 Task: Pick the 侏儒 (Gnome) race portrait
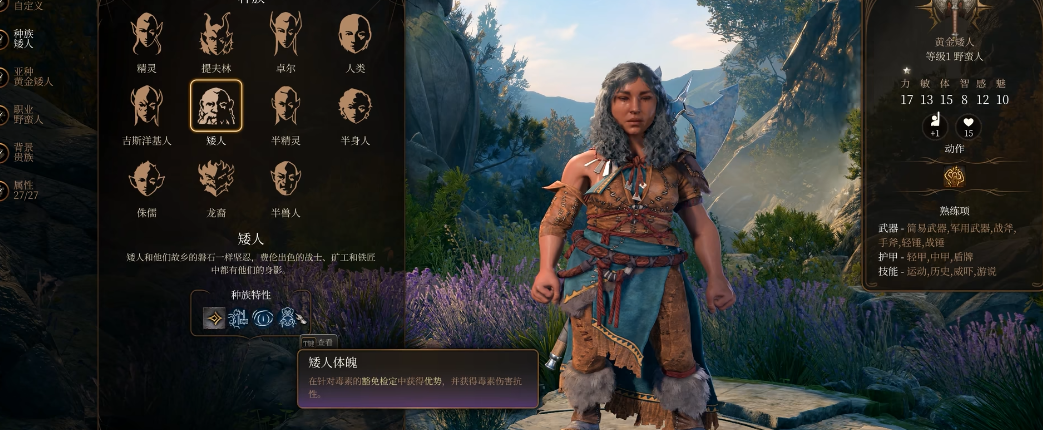(x=146, y=178)
